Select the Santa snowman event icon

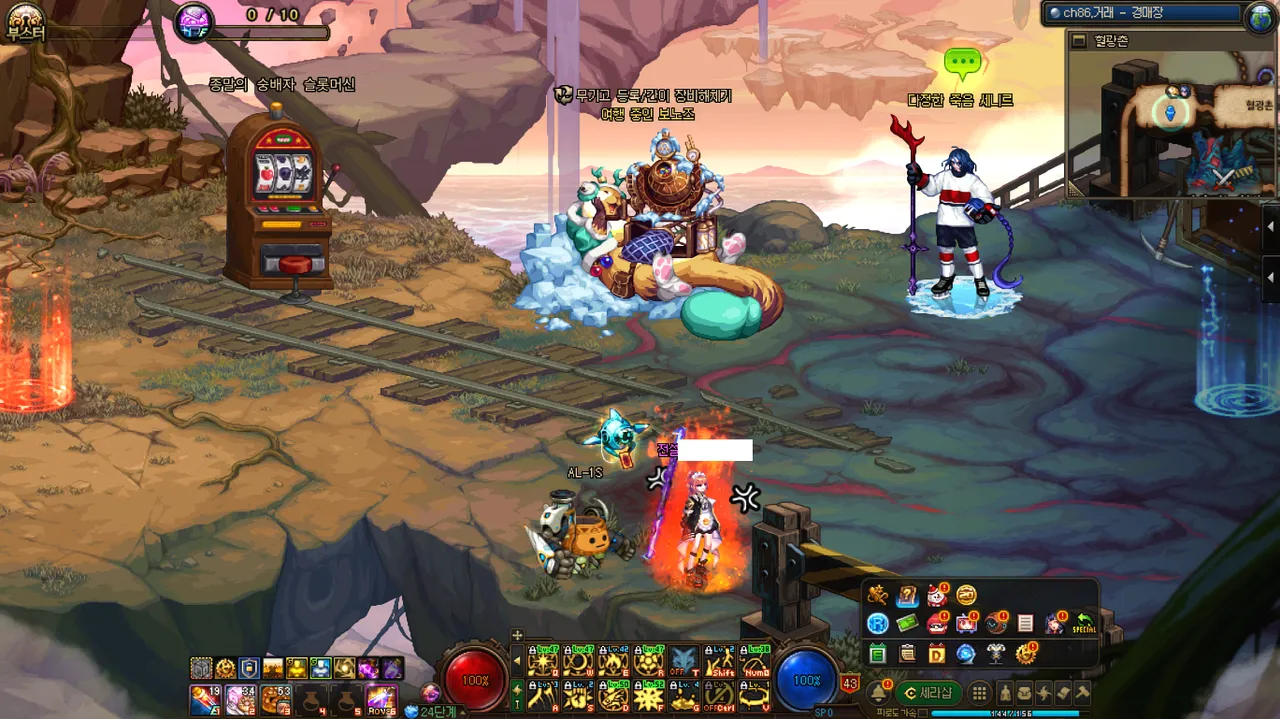pos(937,596)
